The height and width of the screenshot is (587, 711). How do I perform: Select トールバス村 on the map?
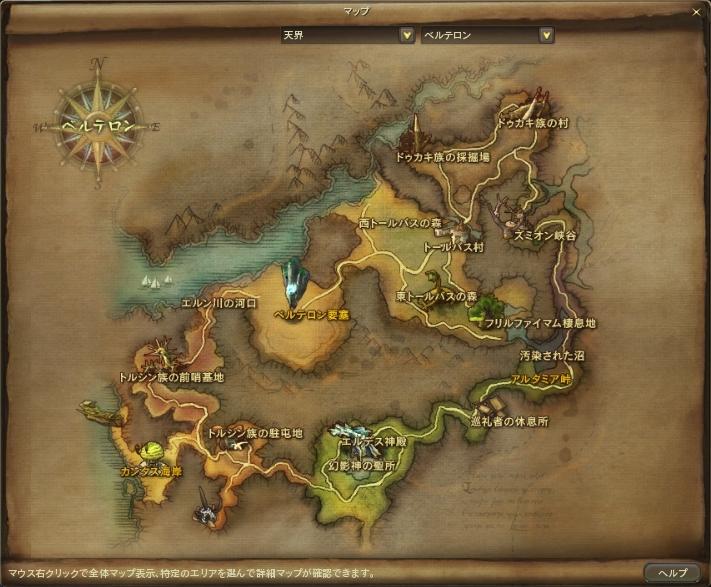coord(453,246)
